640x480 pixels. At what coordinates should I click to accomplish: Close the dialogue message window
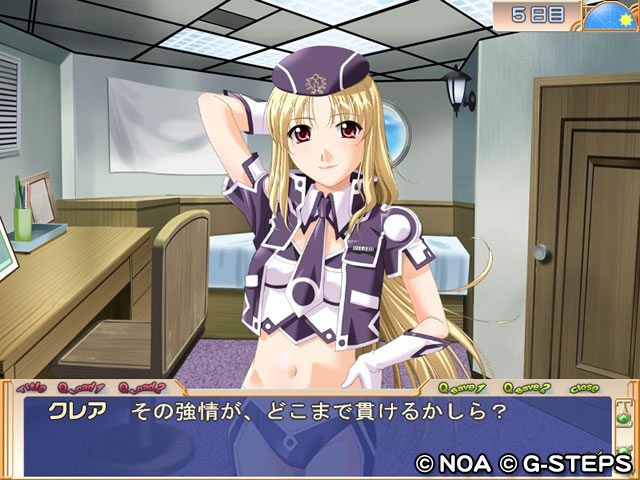[584, 387]
